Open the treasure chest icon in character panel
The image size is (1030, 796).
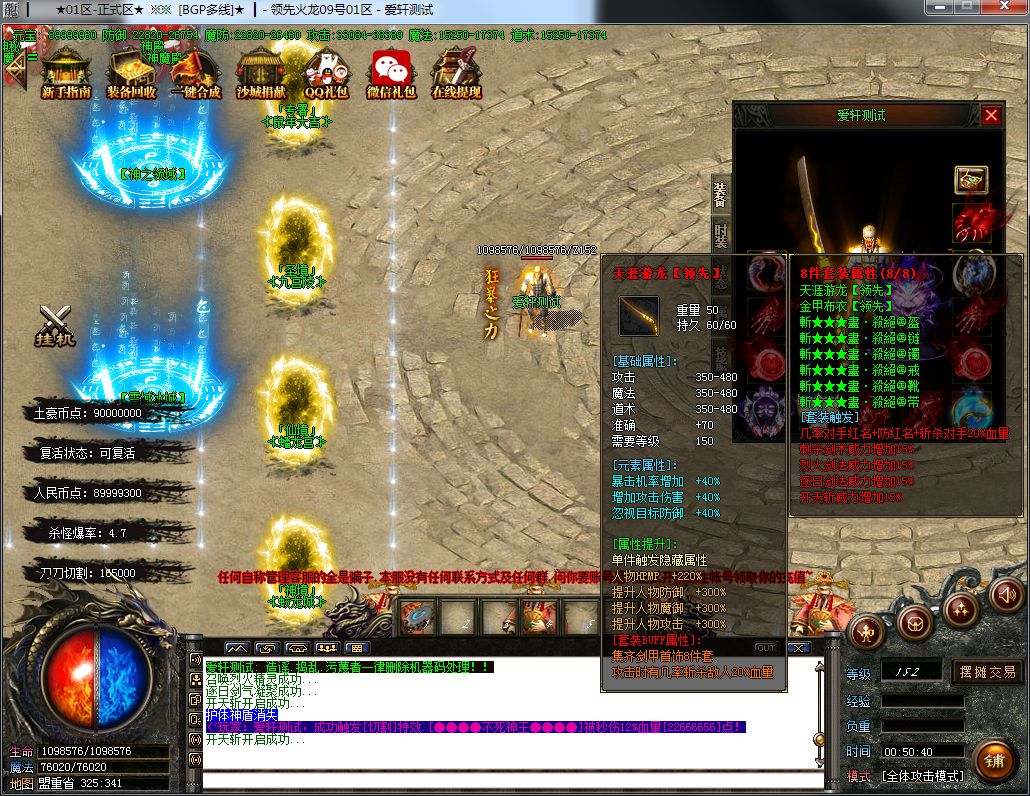(x=971, y=180)
